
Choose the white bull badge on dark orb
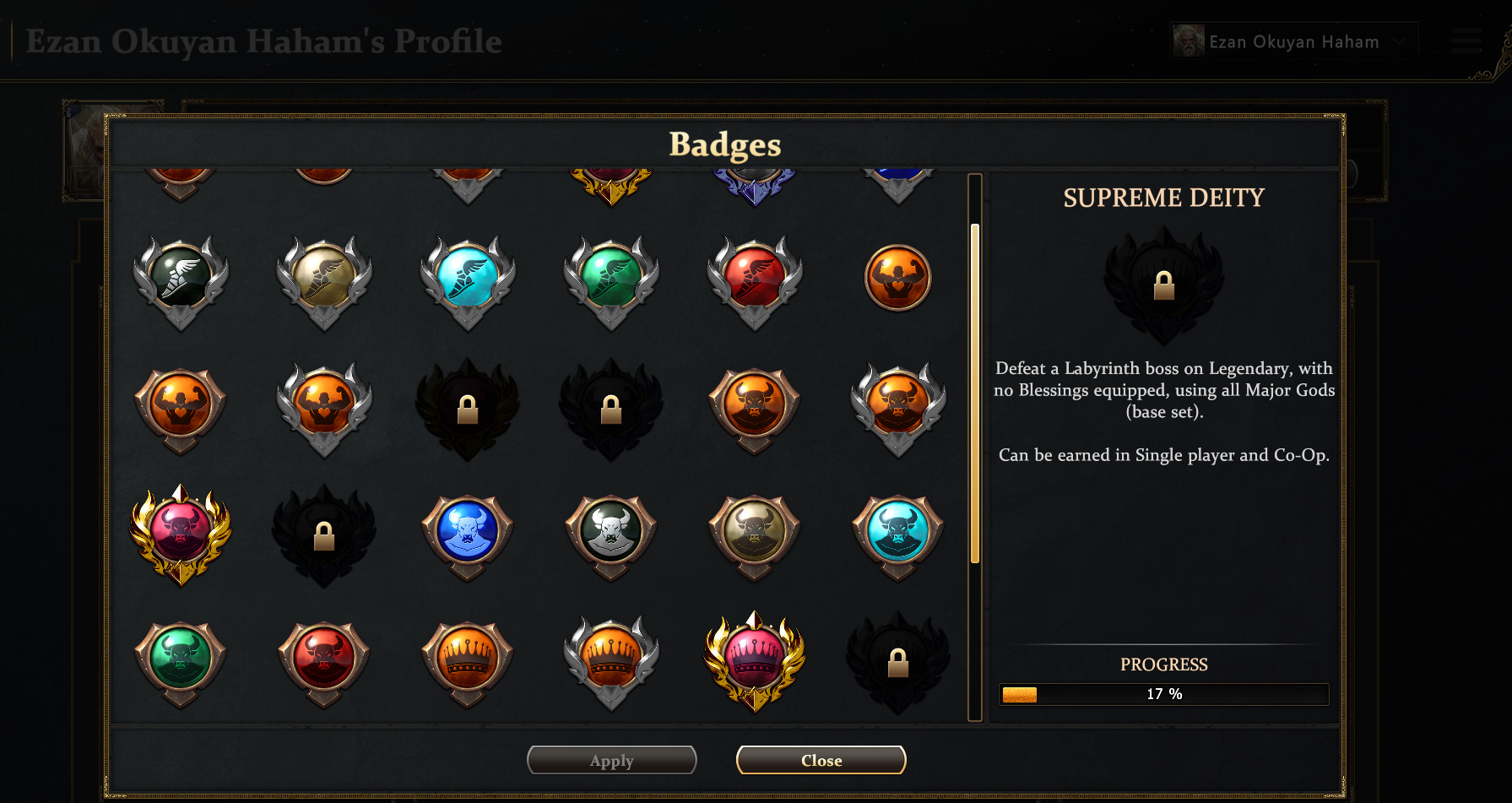click(611, 534)
